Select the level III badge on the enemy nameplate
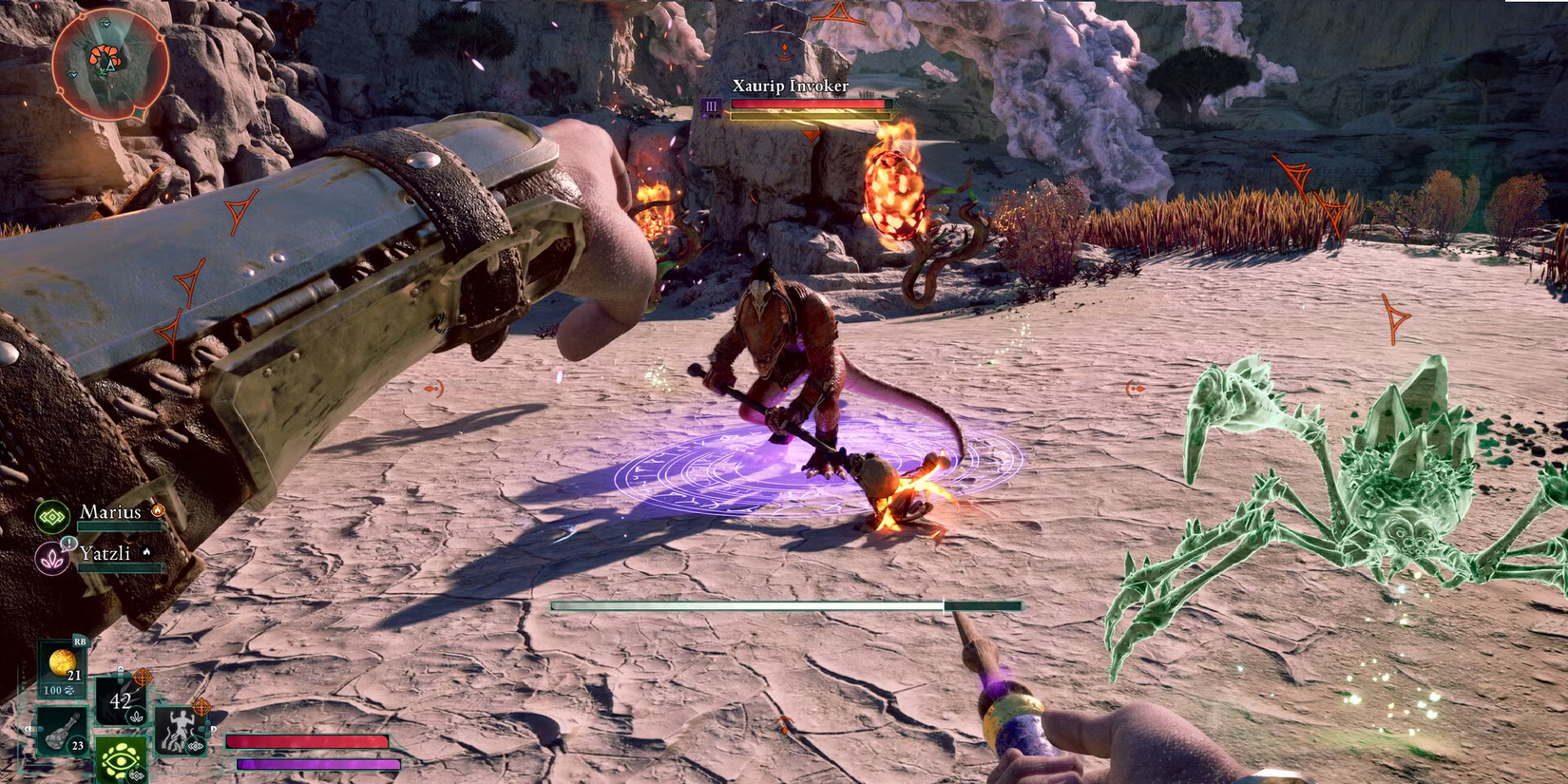The image size is (1568, 784). 711,106
